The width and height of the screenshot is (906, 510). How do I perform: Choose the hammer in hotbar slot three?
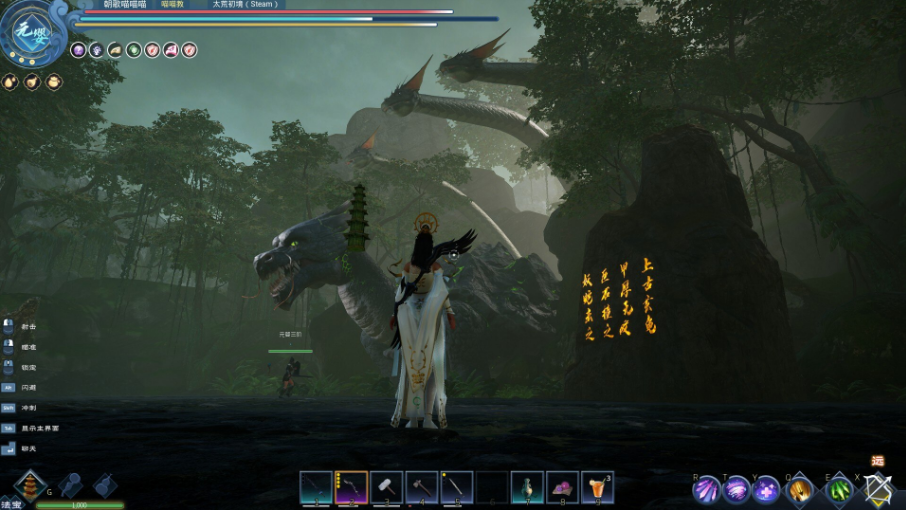click(x=386, y=487)
